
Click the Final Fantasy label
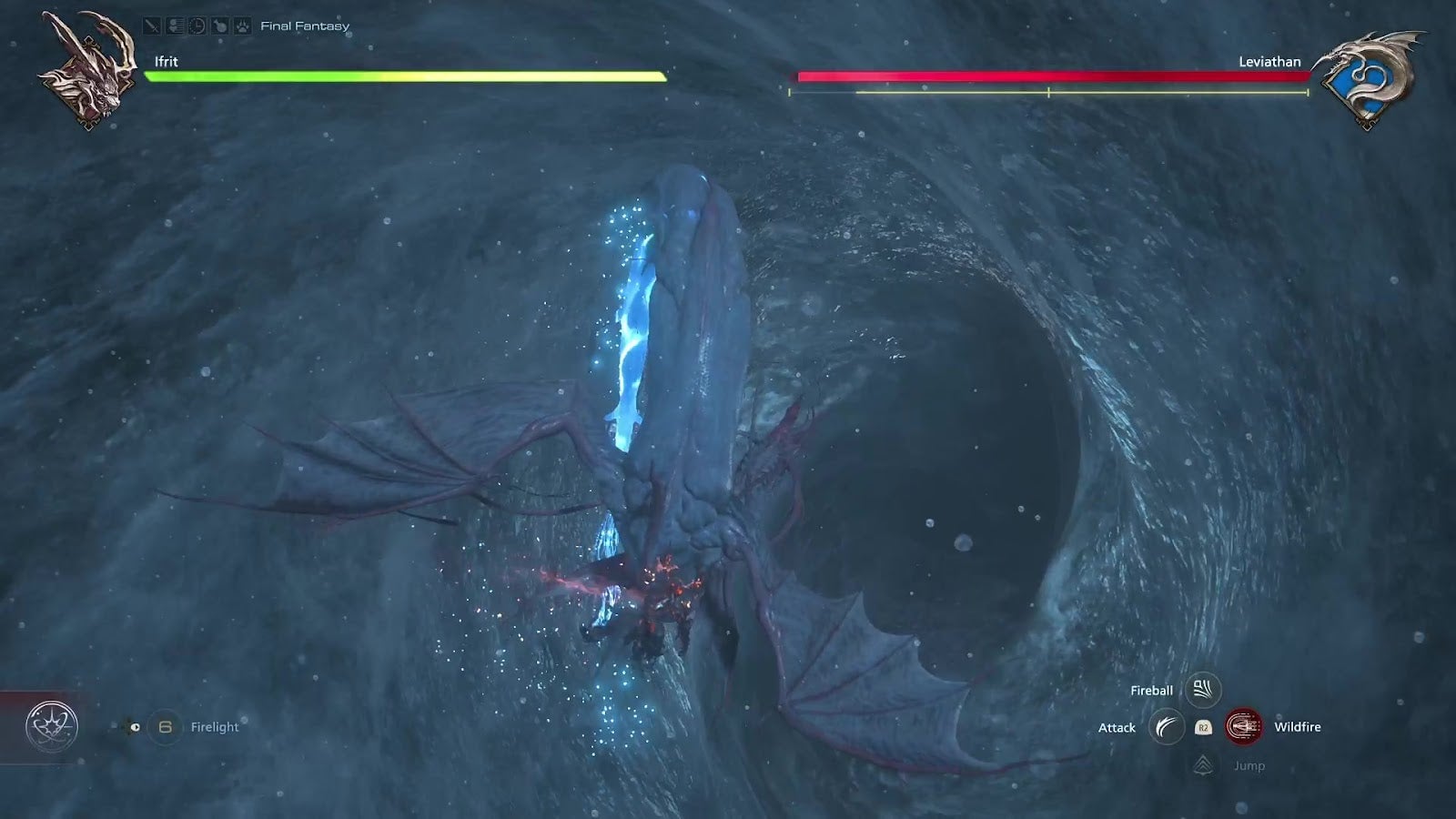(305, 25)
